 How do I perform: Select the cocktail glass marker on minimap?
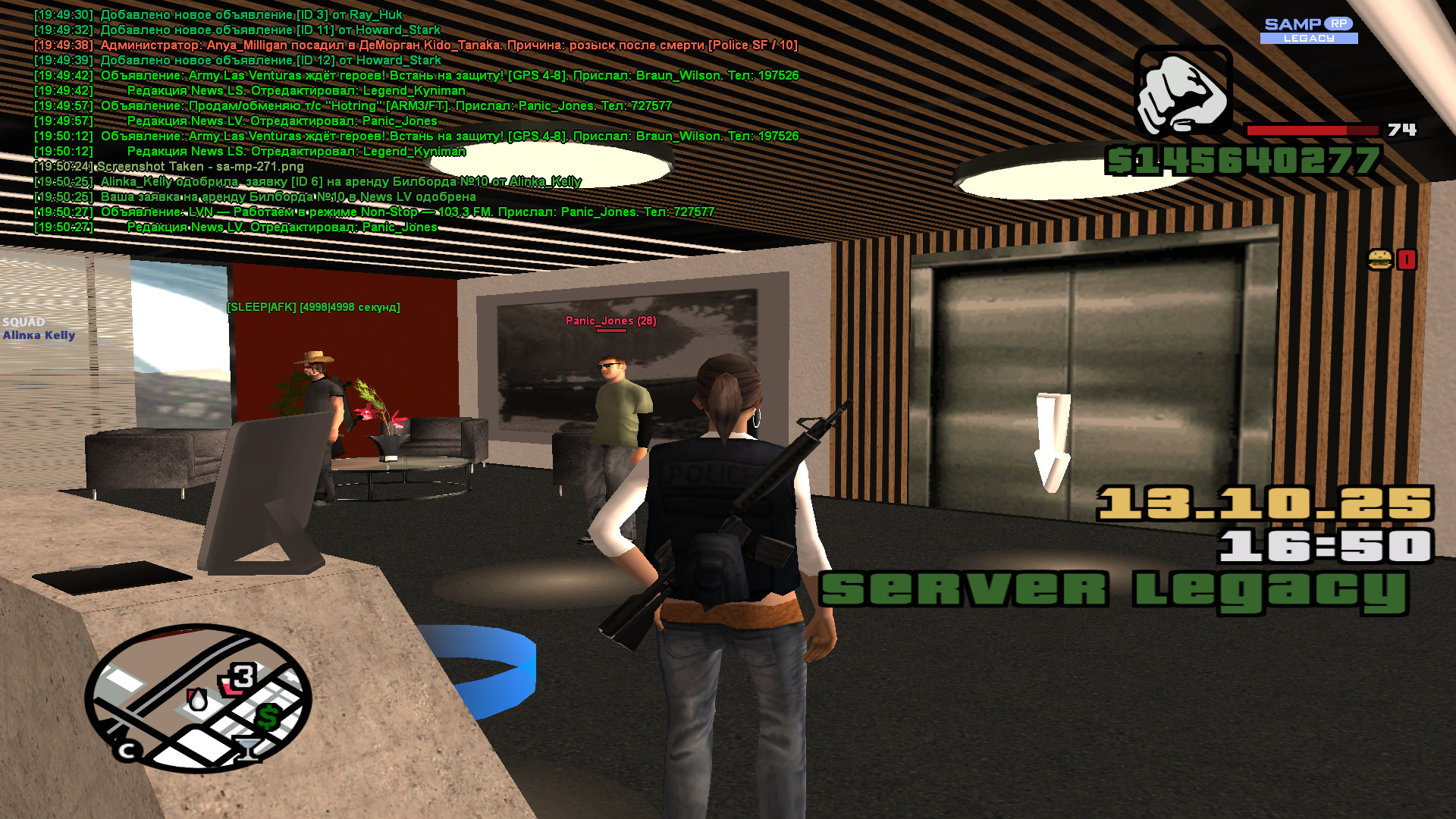246,748
